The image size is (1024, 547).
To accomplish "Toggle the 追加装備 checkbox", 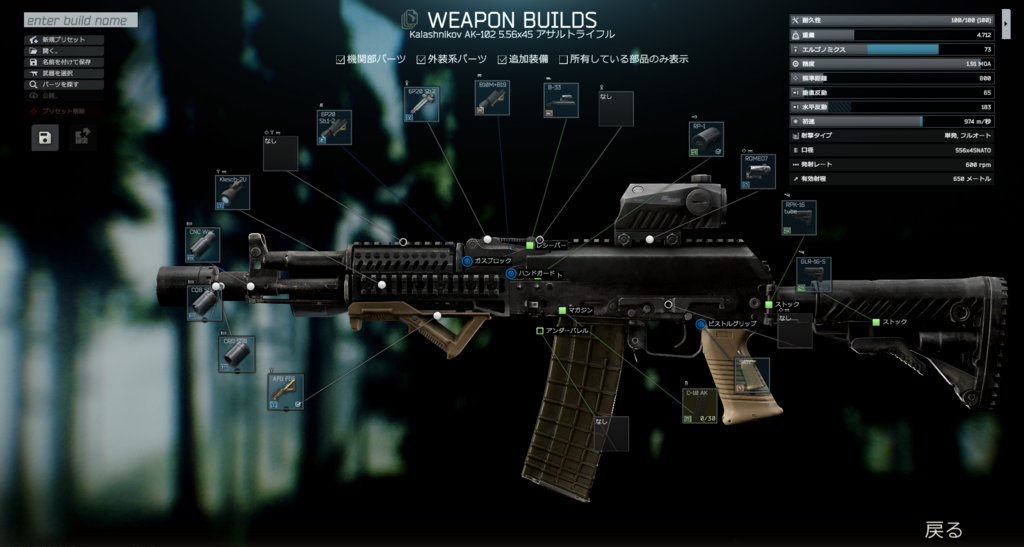I will (x=502, y=60).
